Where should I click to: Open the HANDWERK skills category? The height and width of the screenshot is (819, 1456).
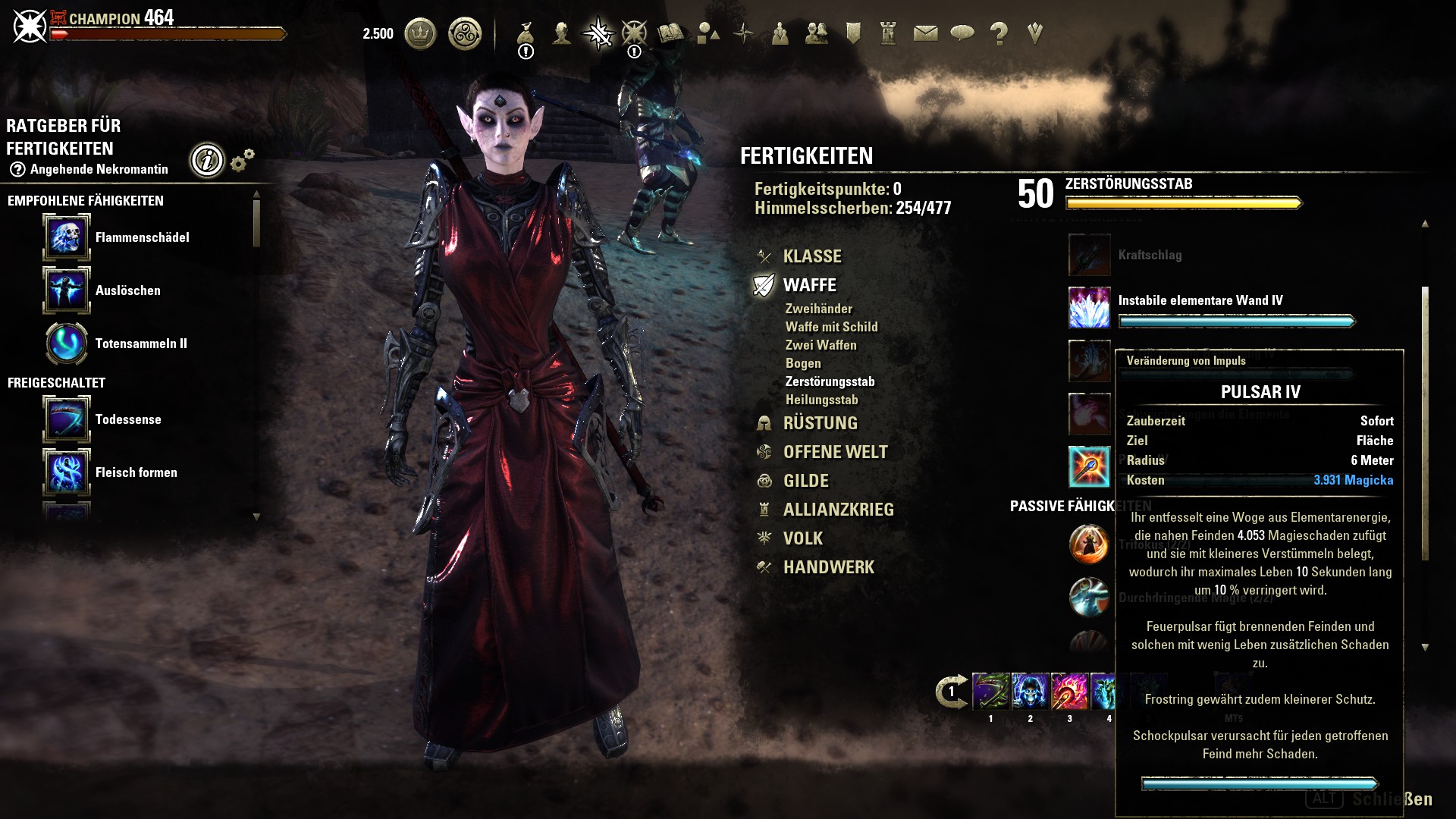coord(828,567)
